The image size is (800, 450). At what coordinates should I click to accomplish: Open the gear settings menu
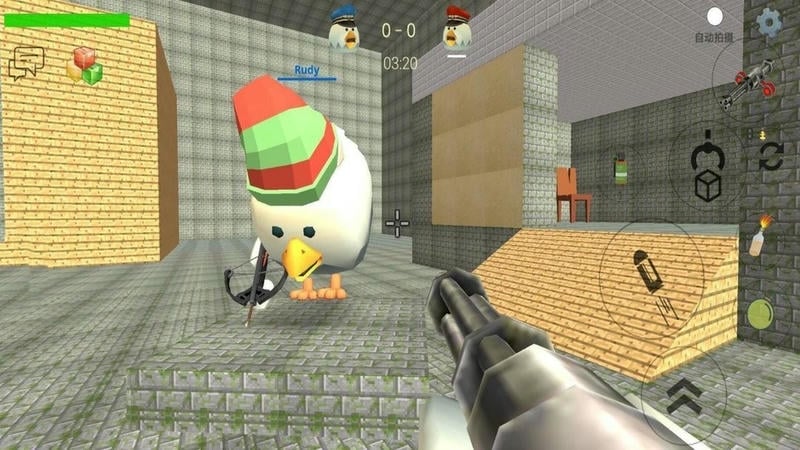[769, 21]
